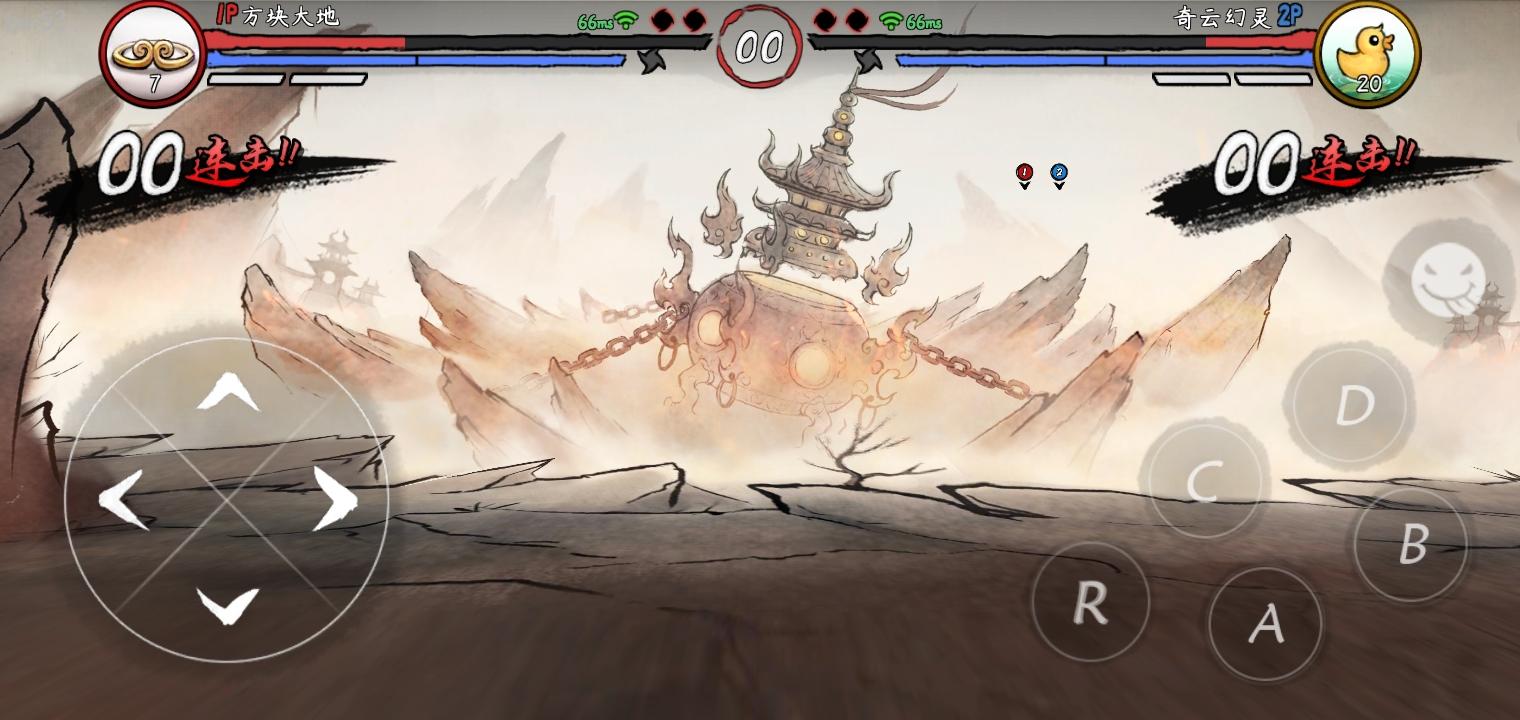Tap the blue player 2 position marker

[x=1059, y=174]
